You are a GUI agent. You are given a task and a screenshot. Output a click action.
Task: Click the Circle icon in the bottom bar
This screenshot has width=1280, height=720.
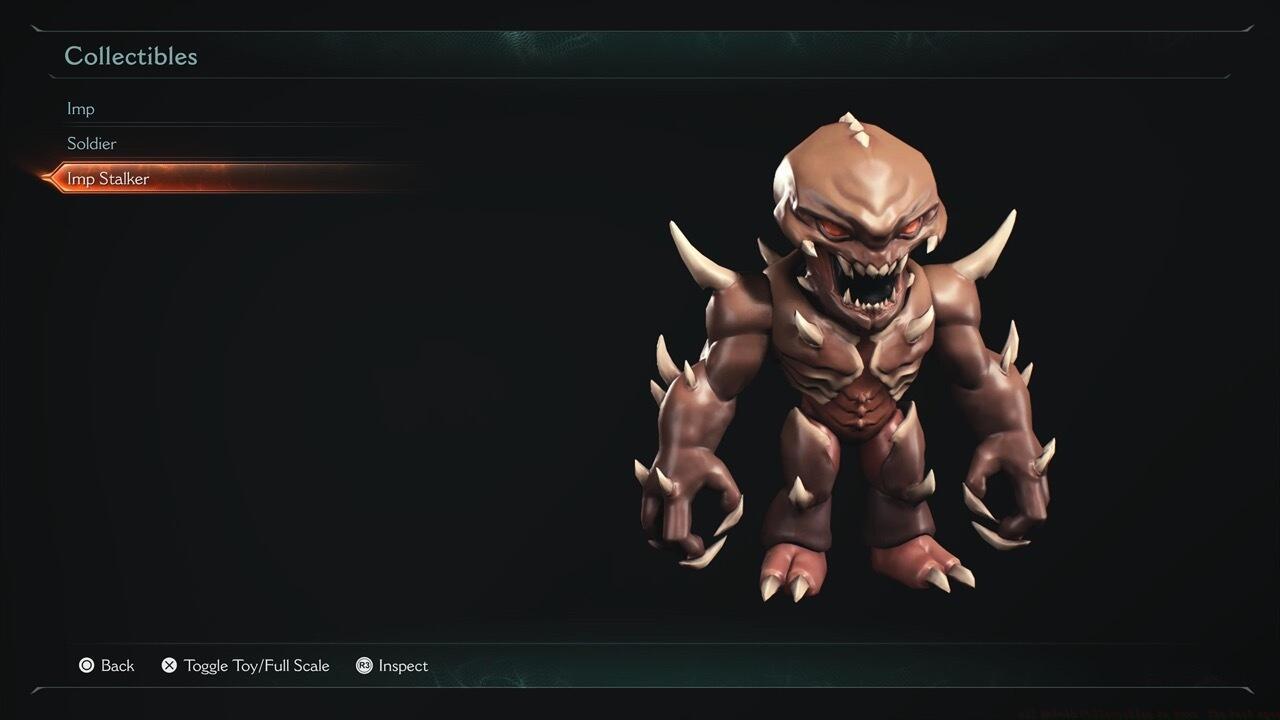tap(88, 665)
